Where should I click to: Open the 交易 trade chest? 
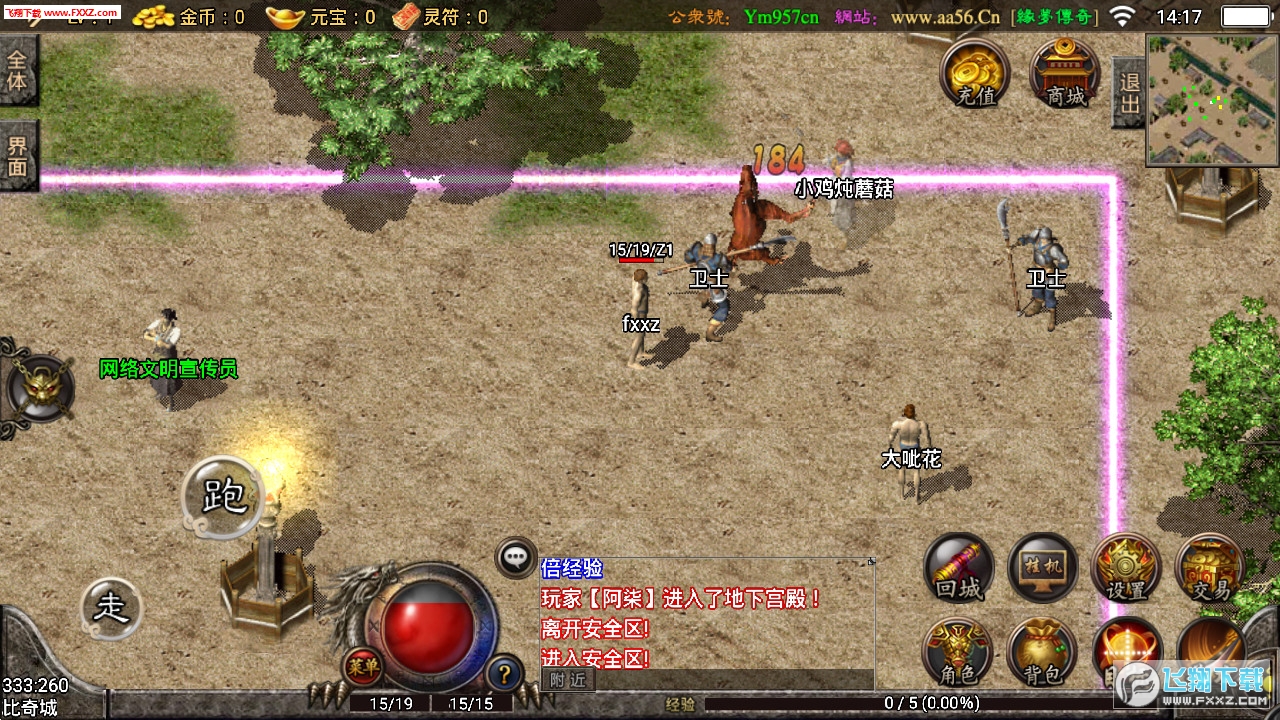click(x=1210, y=568)
